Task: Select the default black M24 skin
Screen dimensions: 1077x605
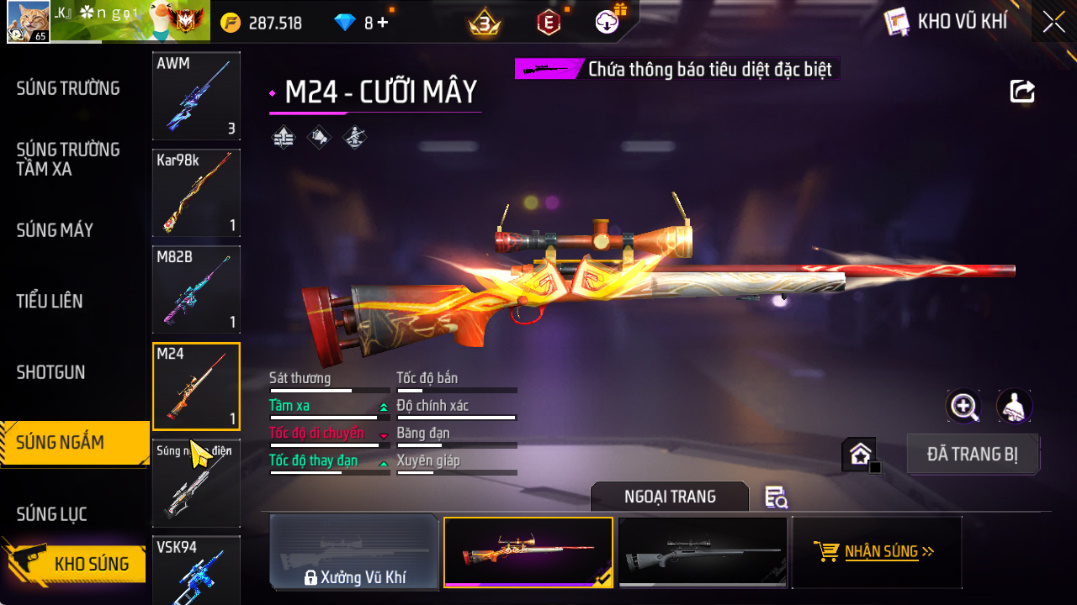Action: [x=703, y=551]
